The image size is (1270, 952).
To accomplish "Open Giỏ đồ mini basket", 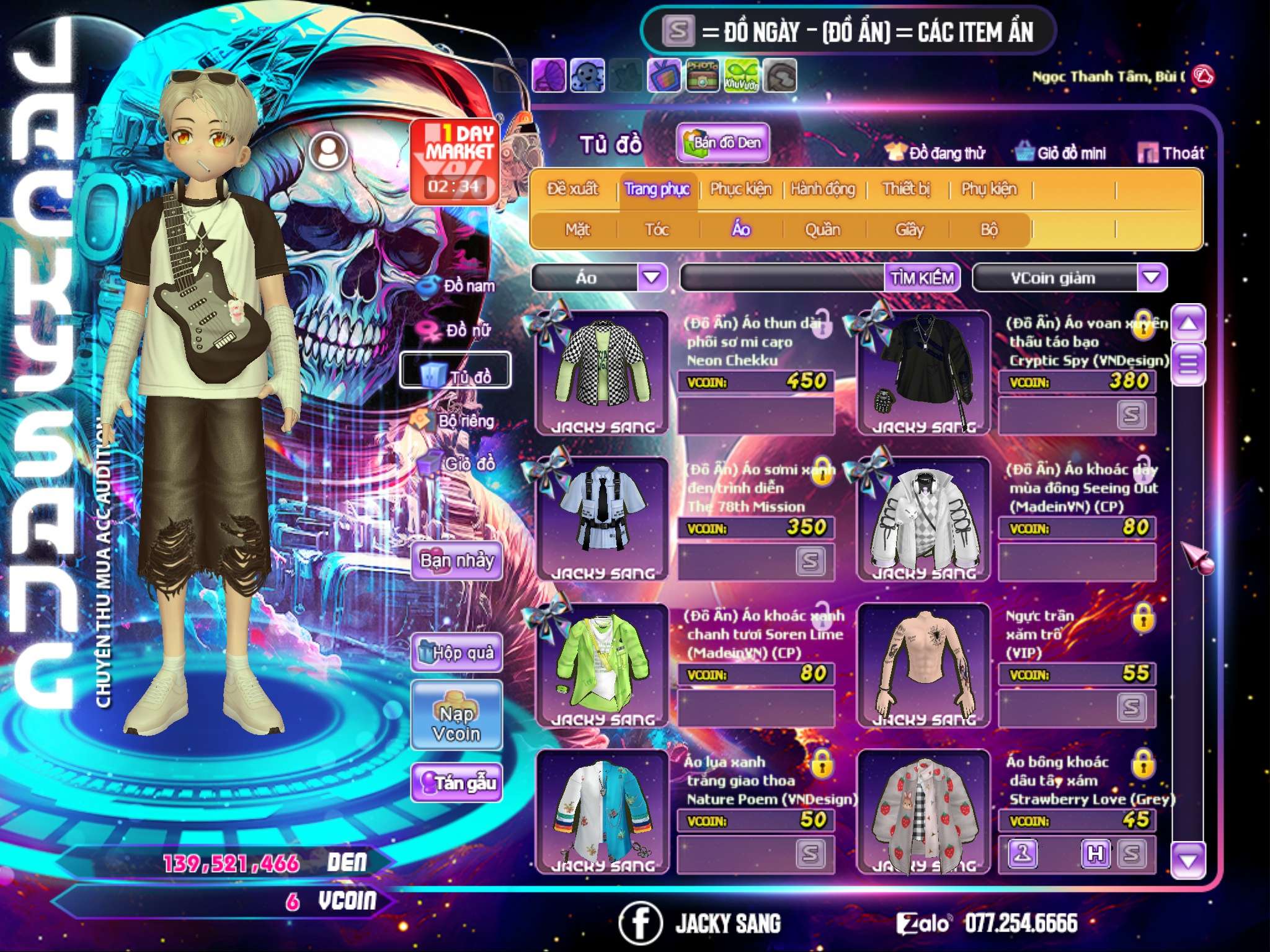I will tap(1060, 153).
